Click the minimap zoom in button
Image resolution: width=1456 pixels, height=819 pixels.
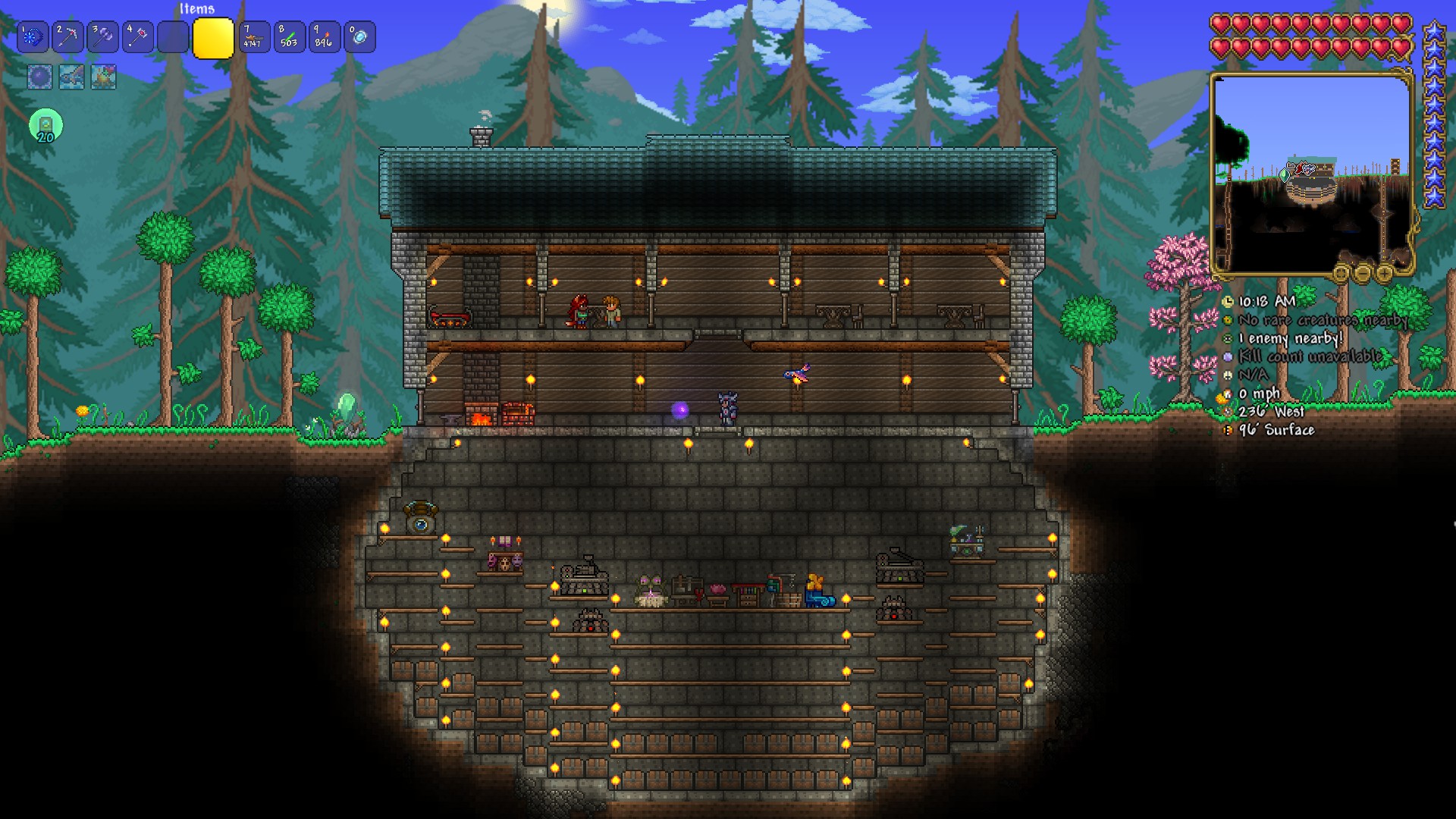click(1383, 274)
